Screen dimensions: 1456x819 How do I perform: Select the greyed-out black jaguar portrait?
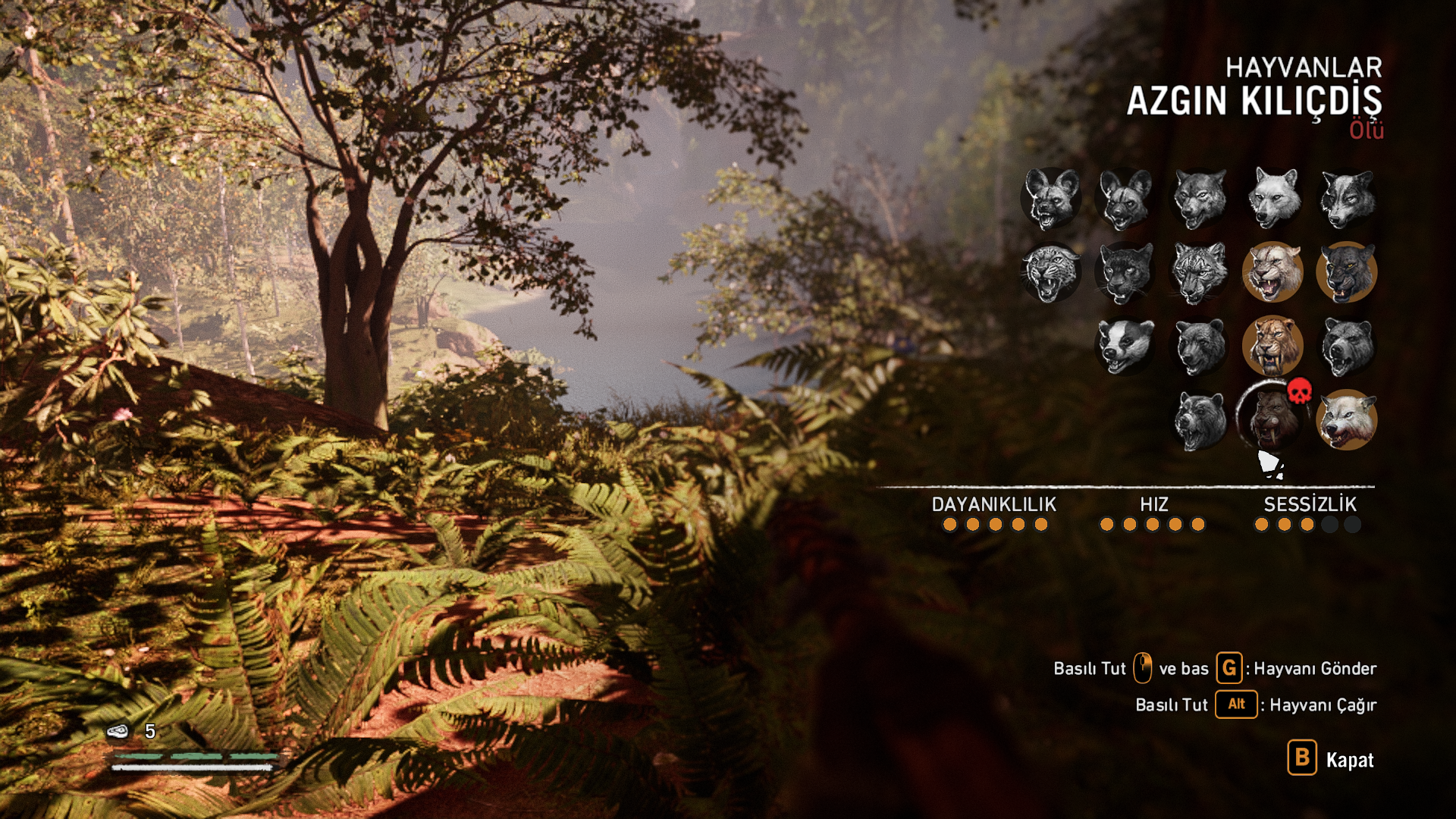1125,272
